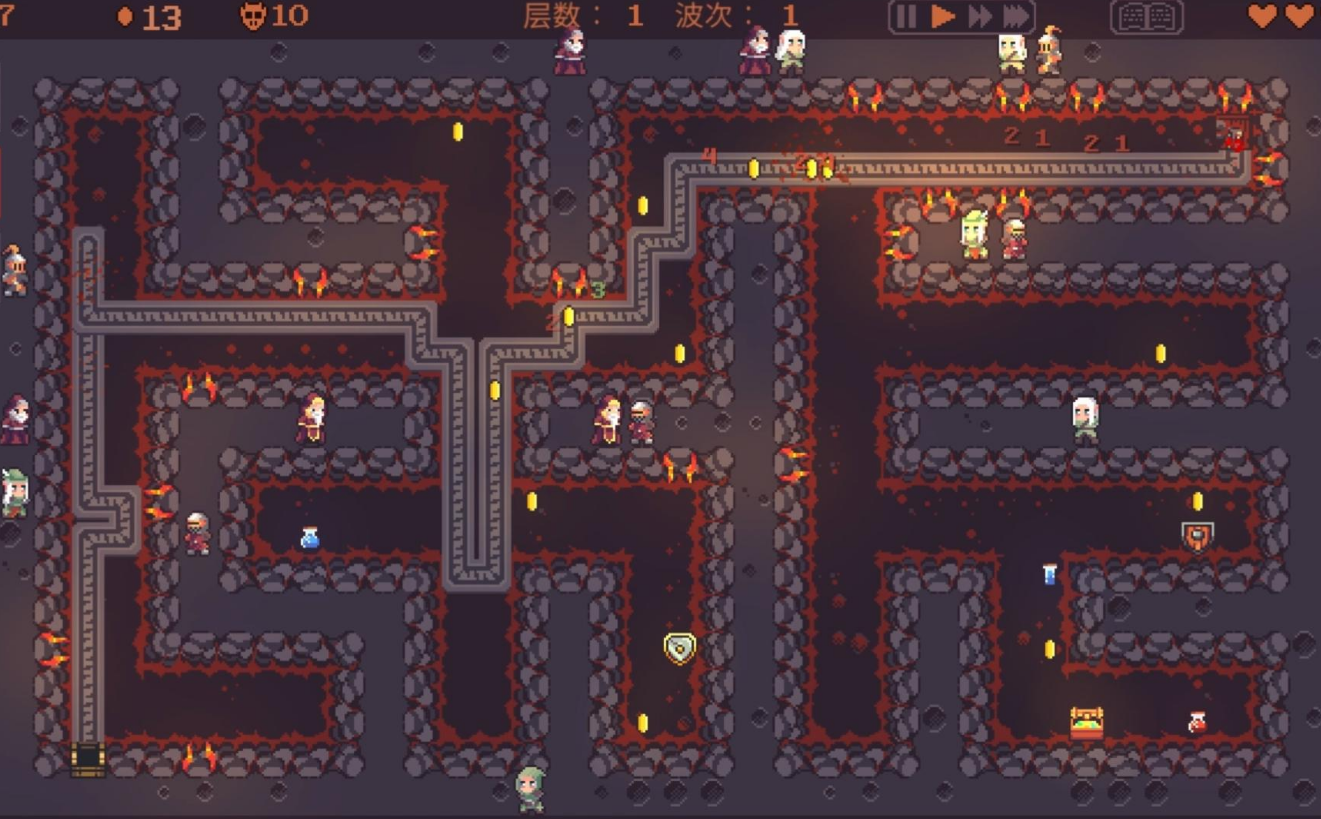Viewport: 1321px width, 819px height.
Task: Pause the game with the pause button
Action: [906, 16]
